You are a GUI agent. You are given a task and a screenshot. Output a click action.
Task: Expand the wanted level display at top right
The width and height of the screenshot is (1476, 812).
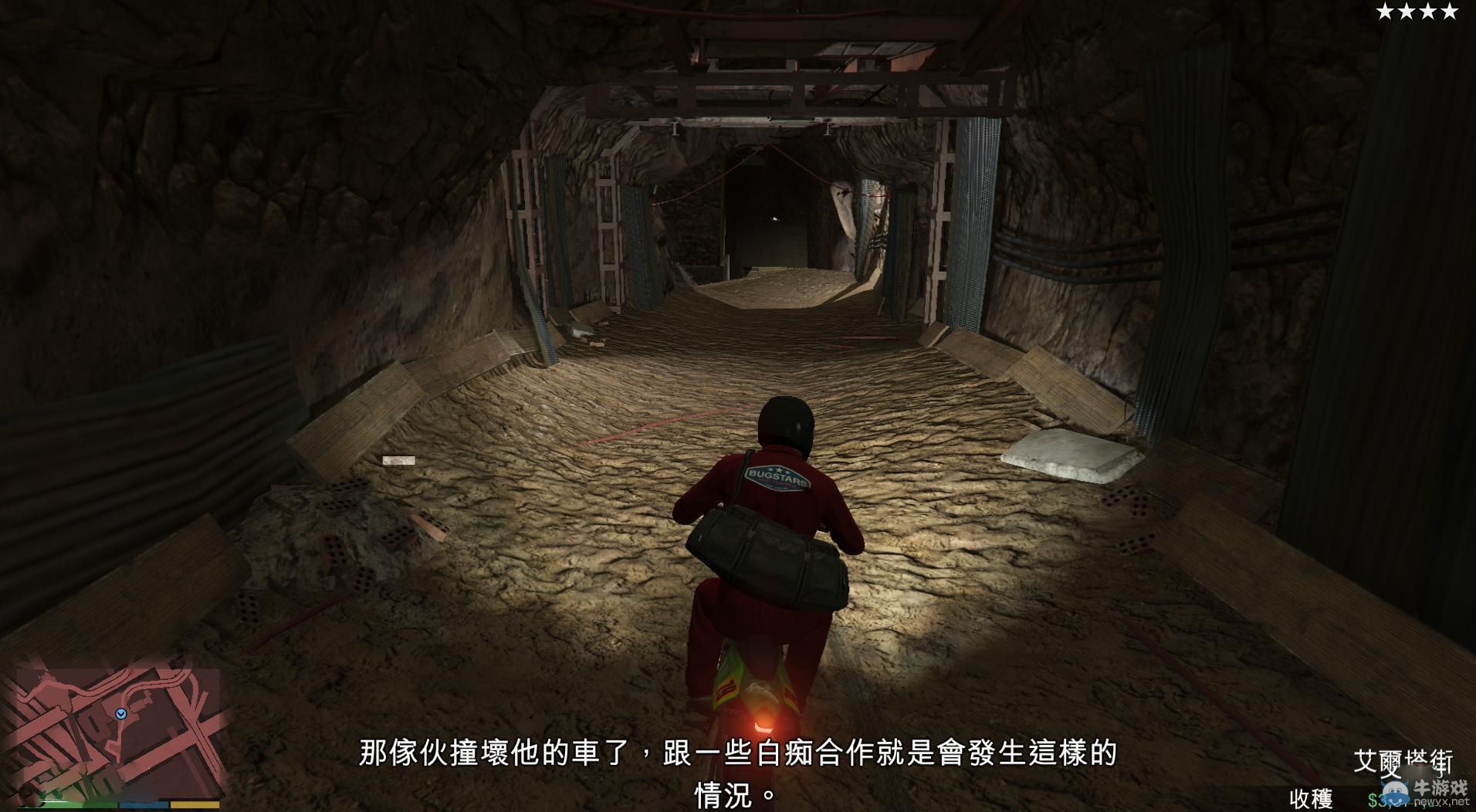pos(1418,12)
